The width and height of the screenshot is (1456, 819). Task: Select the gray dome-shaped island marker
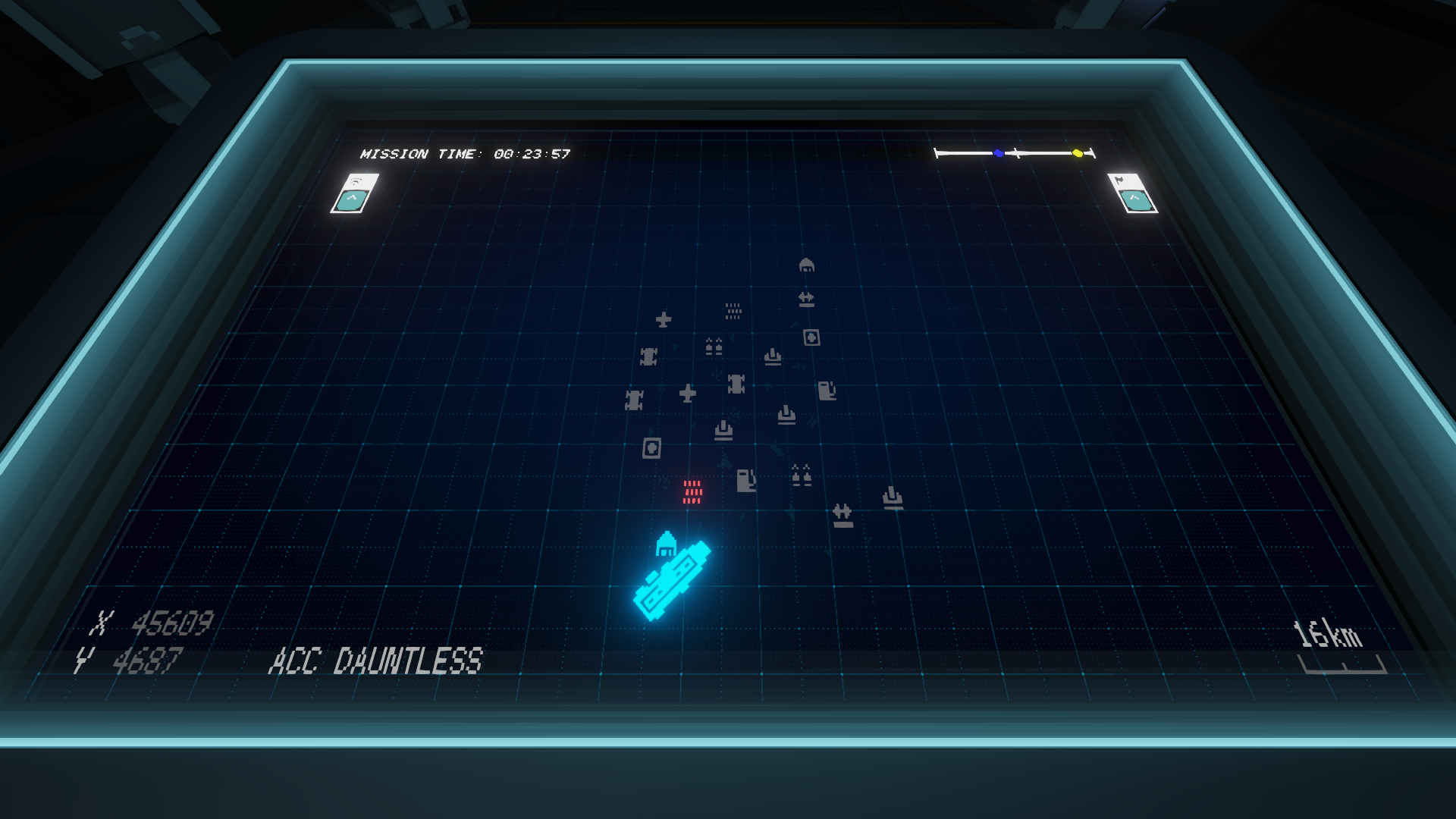806,265
